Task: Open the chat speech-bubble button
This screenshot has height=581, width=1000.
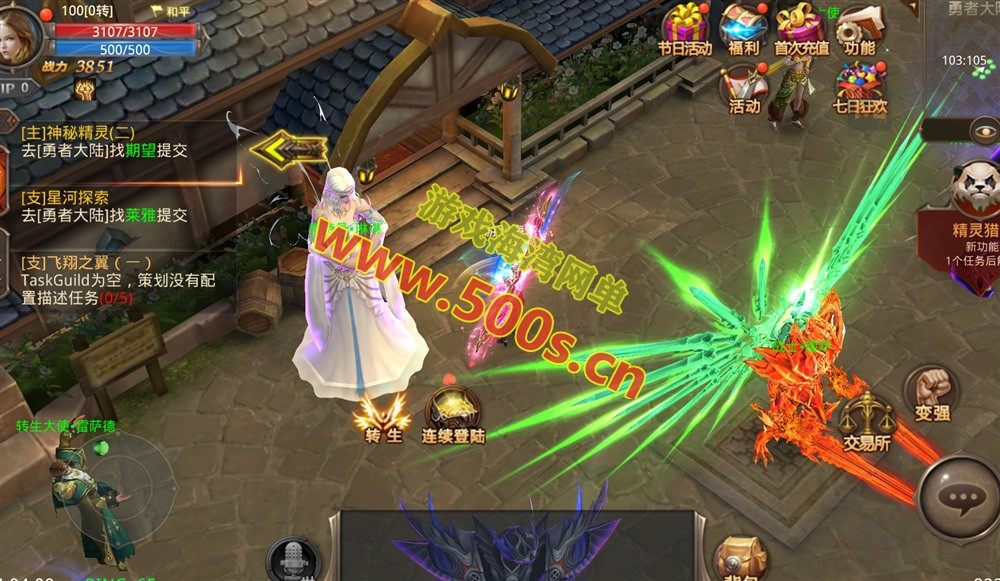Action: point(960,499)
